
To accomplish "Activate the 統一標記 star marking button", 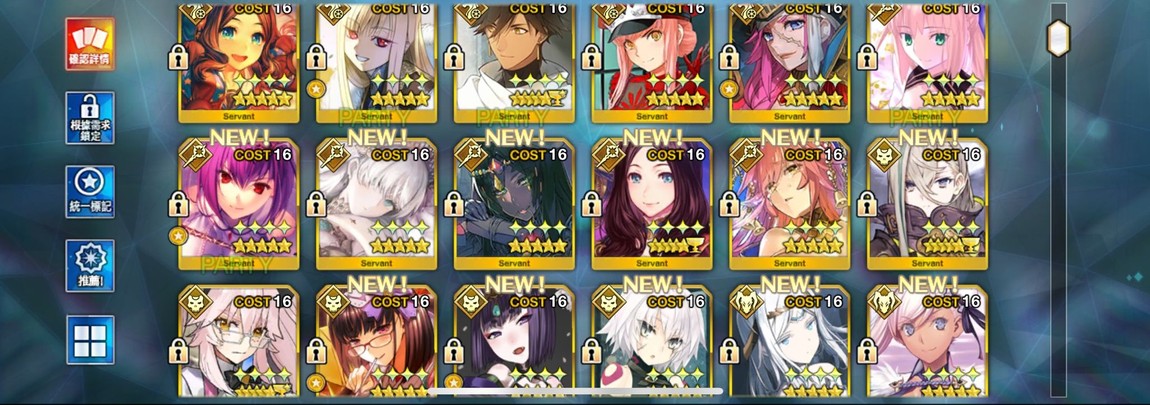I will (x=90, y=192).
